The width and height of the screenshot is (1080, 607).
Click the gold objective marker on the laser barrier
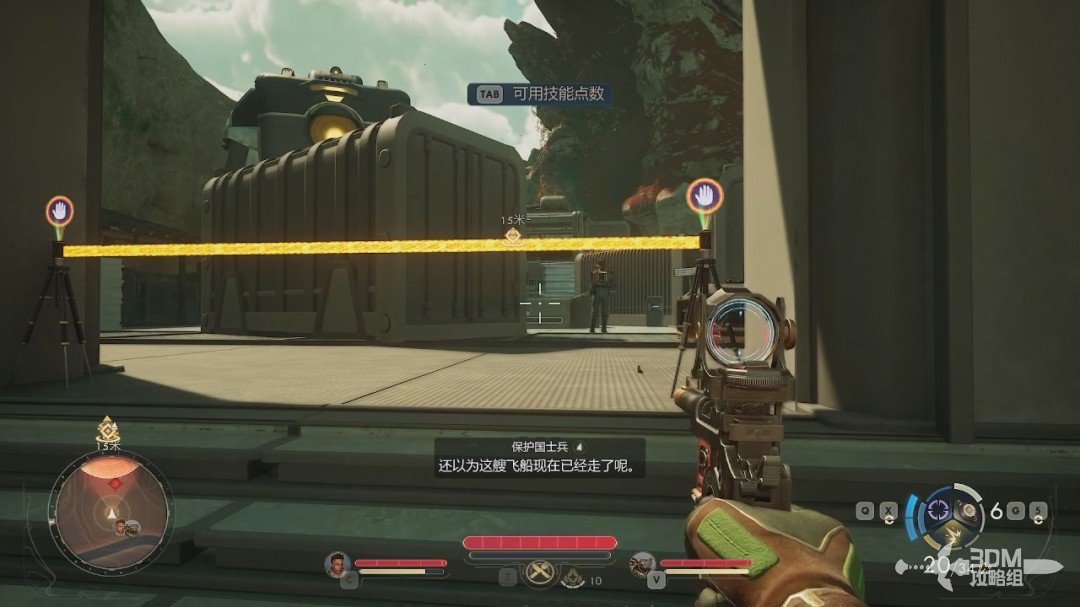tap(512, 236)
